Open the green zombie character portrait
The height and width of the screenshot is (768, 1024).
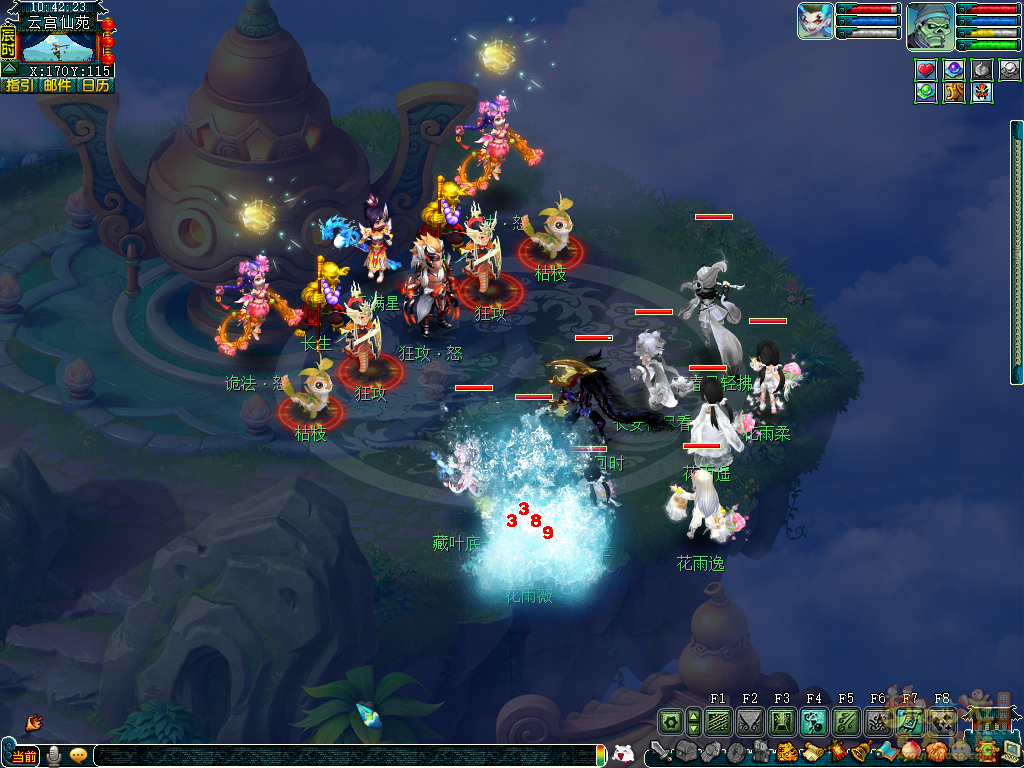pos(930,26)
